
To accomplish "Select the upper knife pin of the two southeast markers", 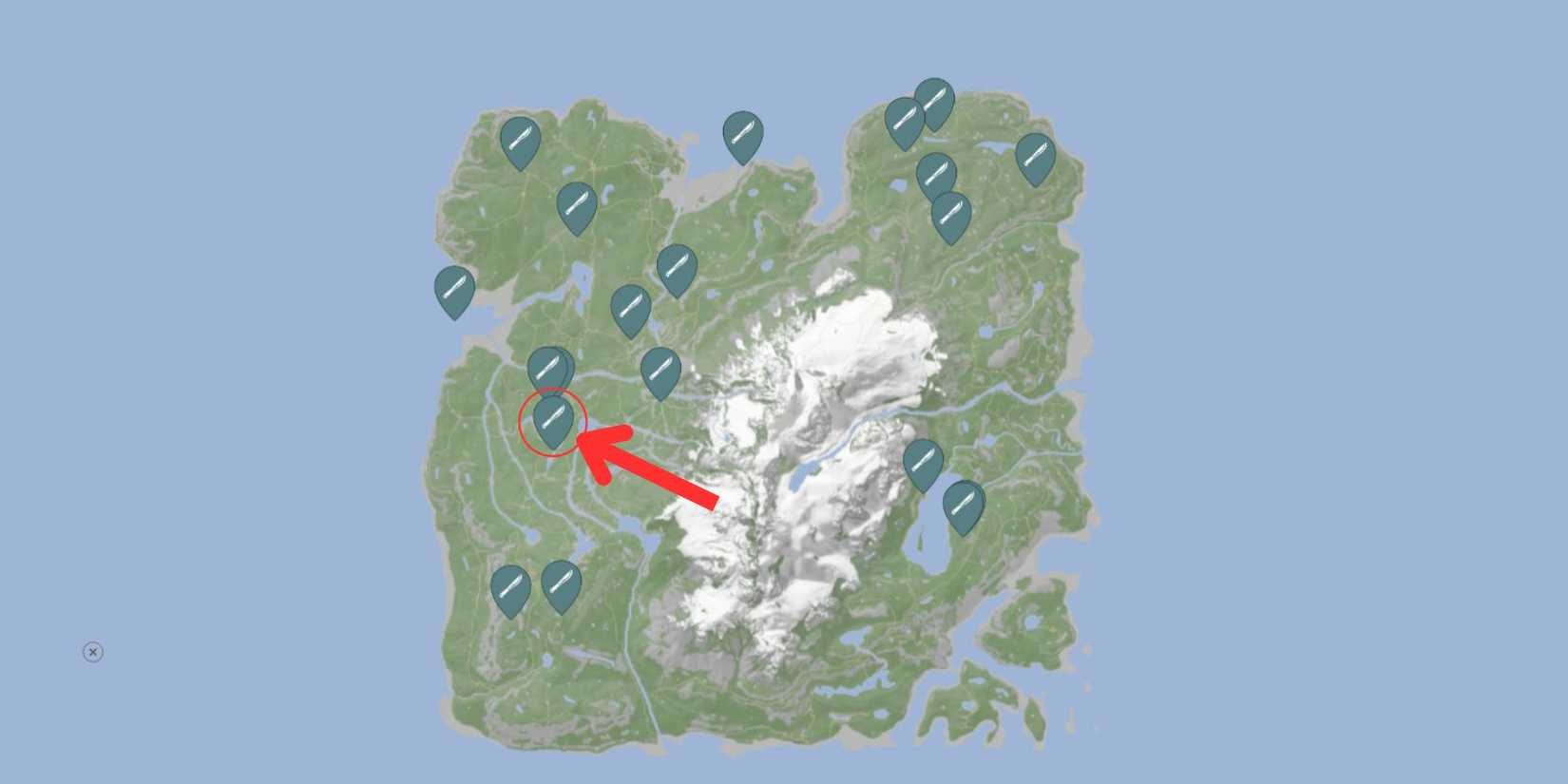I will 920,463.
